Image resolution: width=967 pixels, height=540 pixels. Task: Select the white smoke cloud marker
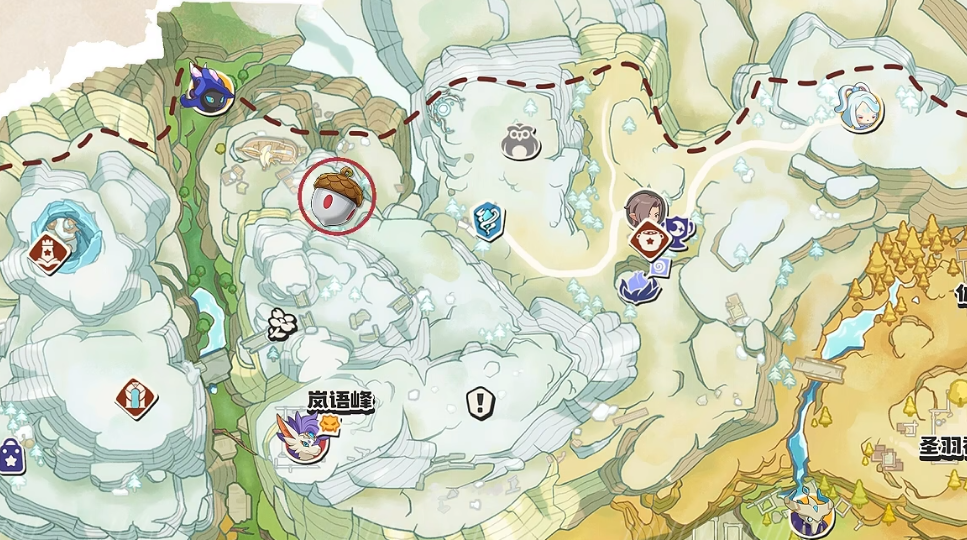(x=283, y=322)
